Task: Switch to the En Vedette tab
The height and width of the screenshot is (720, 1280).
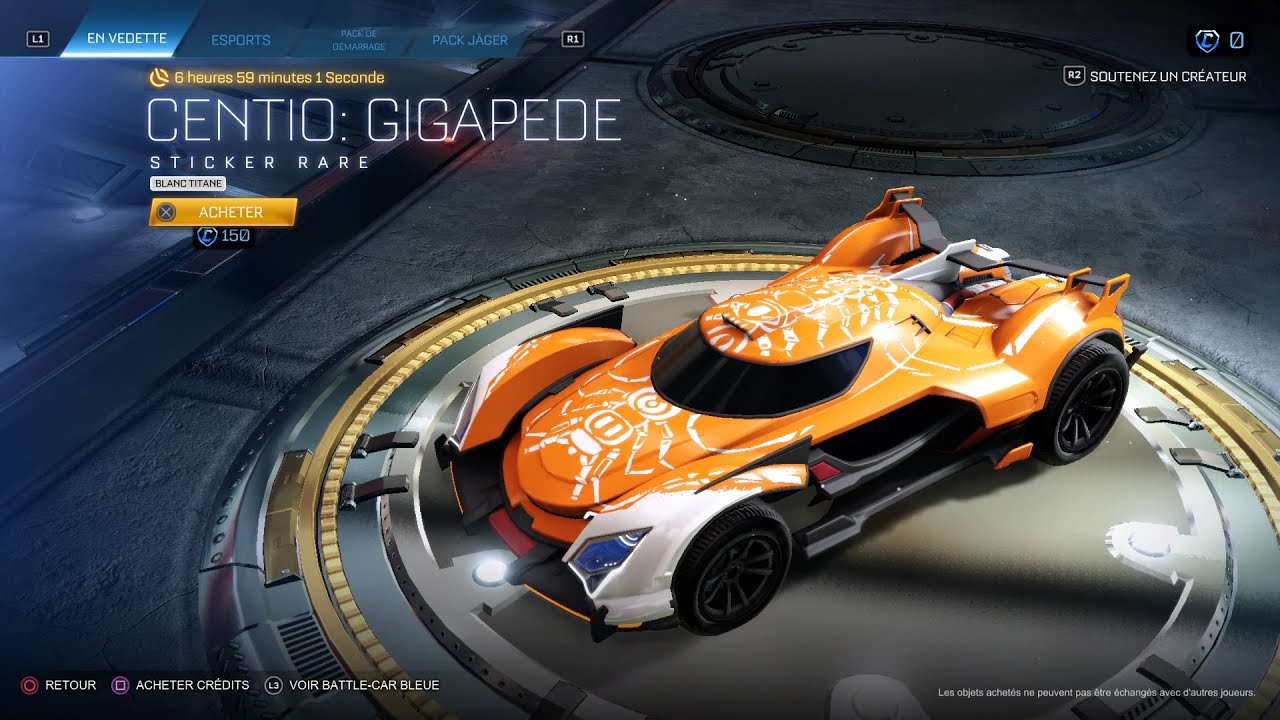Action: click(126, 40)
